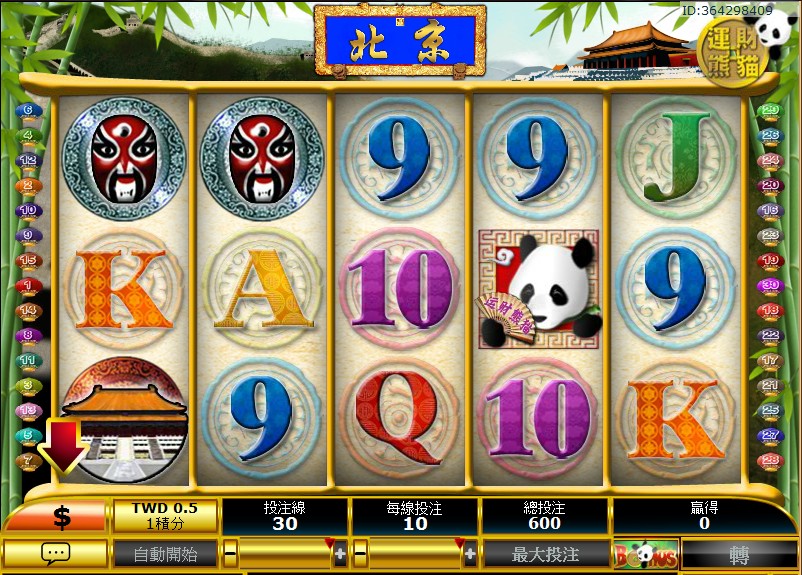Start auto-play with 自動開始
The image size is (802, 575).
163,553
